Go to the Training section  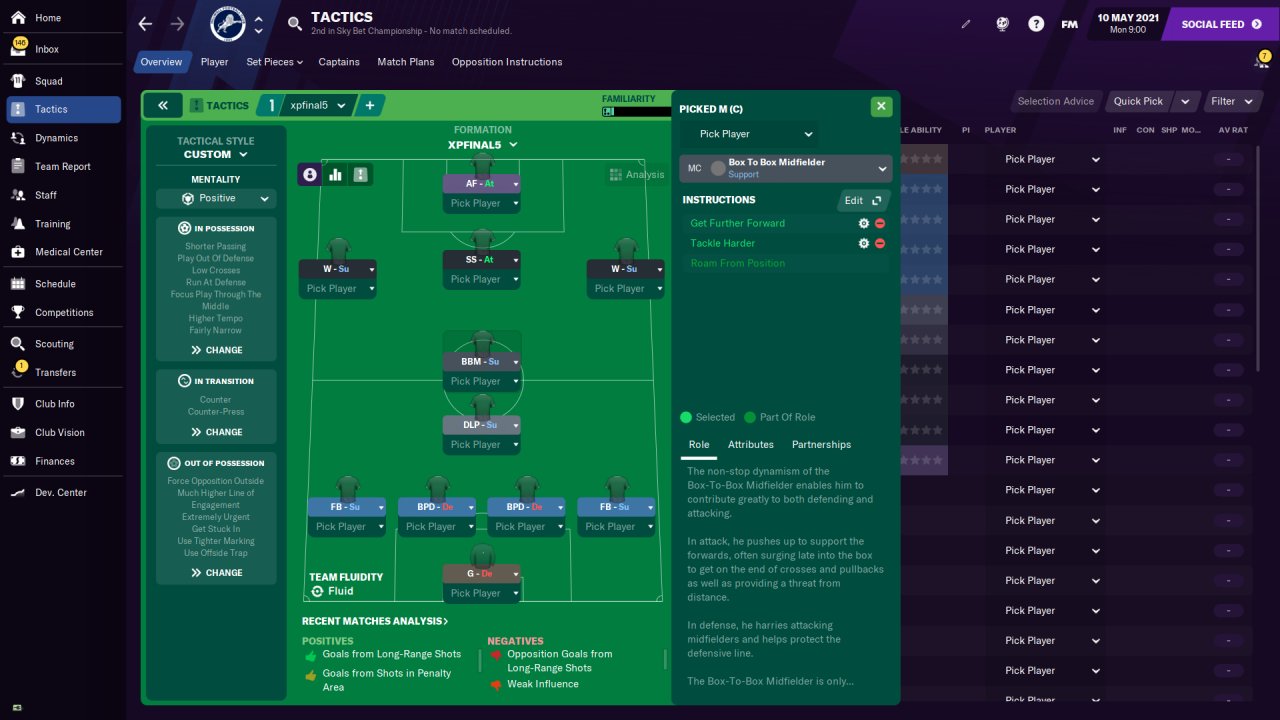(52, 224)
